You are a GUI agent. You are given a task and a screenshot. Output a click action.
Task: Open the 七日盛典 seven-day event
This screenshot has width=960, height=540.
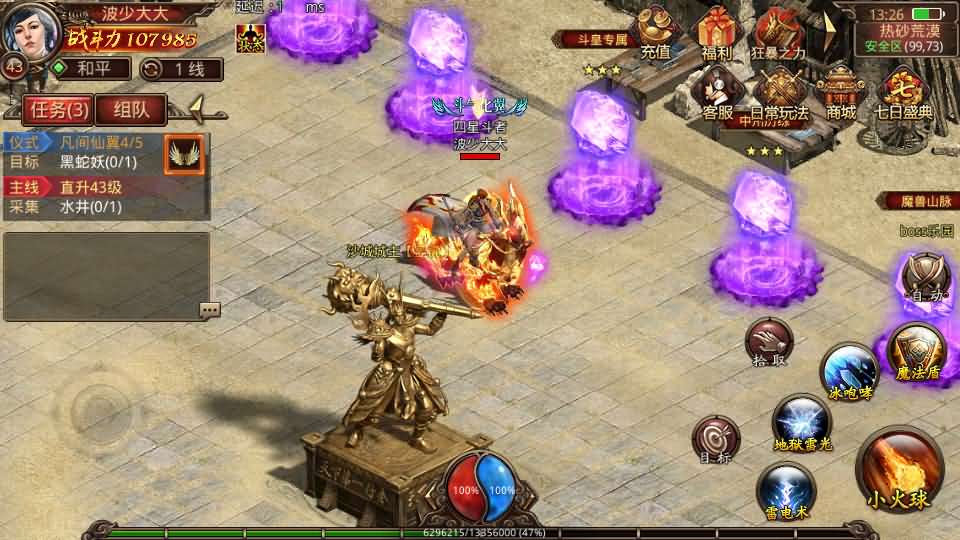click(x=904, y=95)
